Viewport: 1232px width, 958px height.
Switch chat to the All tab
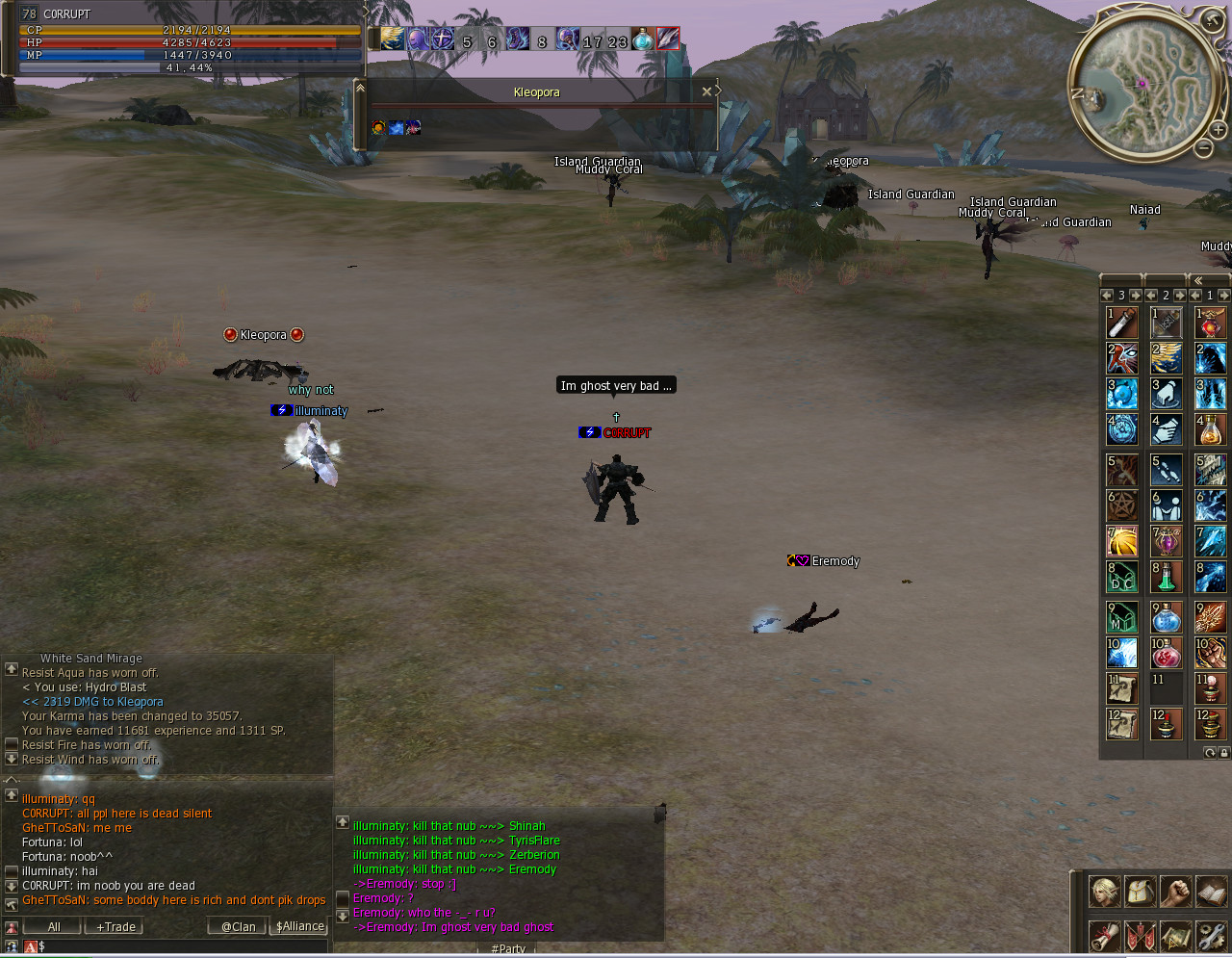[54, 926]
